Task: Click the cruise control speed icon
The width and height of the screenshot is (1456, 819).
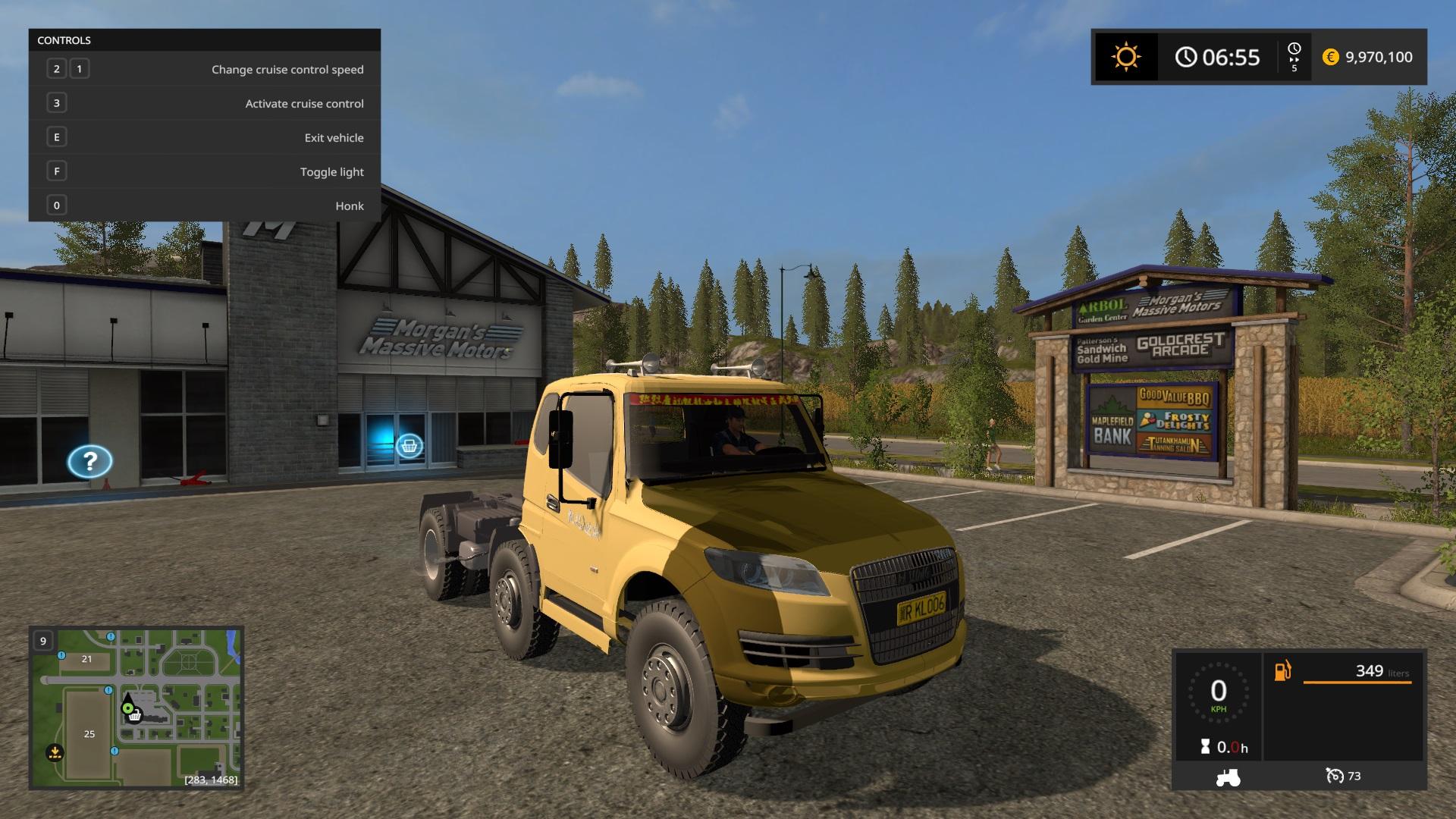Action: (x=1334, y=776)
